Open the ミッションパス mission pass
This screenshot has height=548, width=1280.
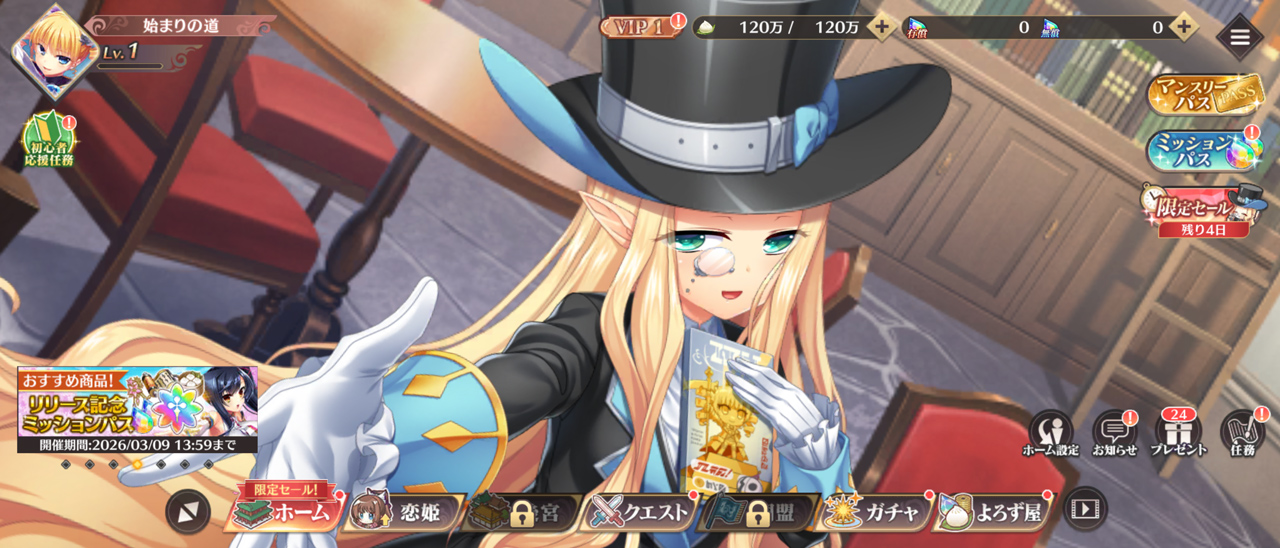click(1203, 150)
